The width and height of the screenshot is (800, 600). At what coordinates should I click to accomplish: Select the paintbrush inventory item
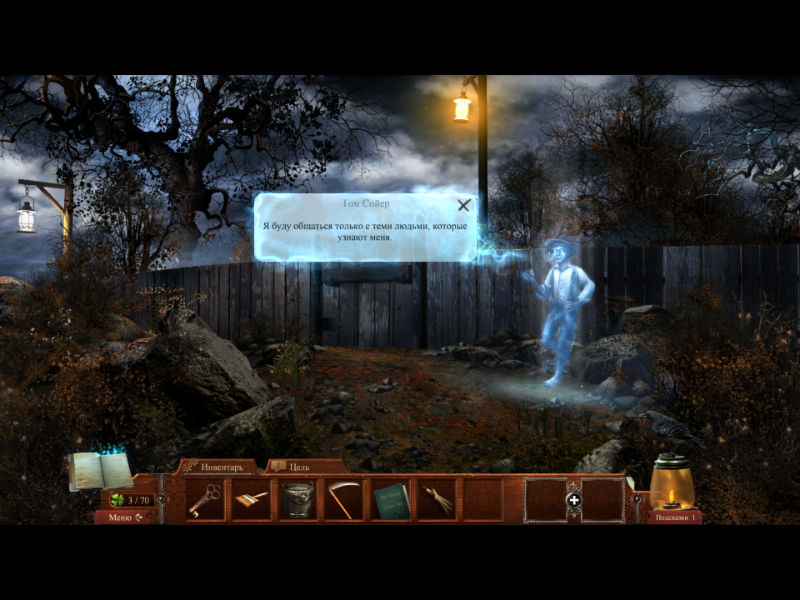(251, 499)
